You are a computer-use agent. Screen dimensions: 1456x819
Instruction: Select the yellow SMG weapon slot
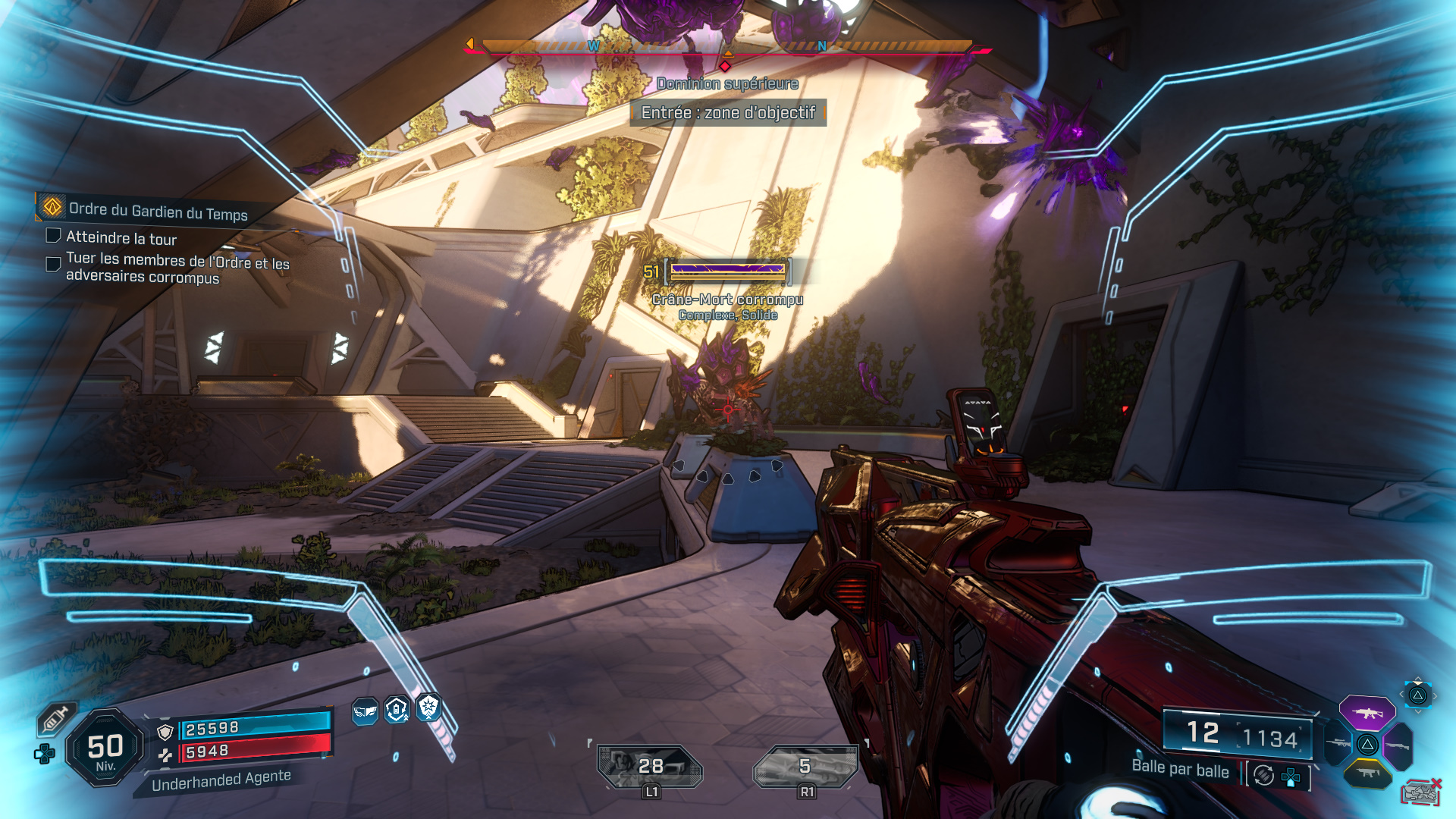1369,772
